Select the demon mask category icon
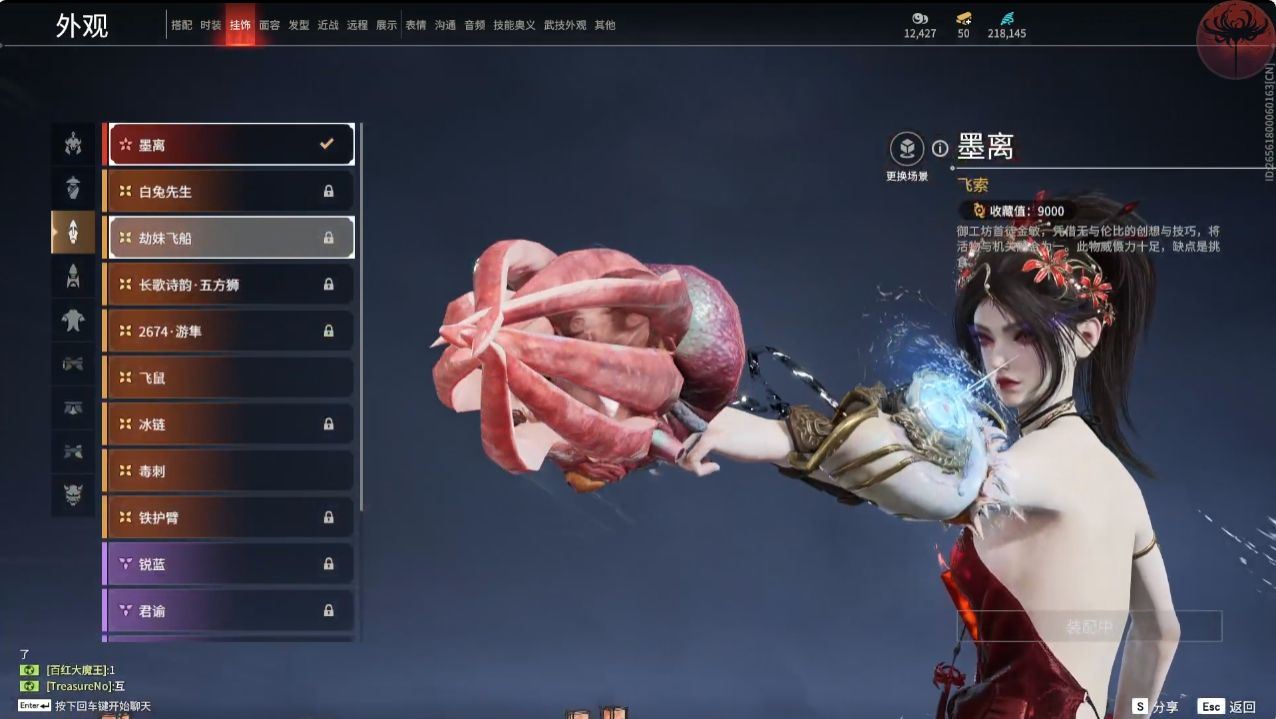1276x719 pixels. pyautogui.click(x=73, y=494)
